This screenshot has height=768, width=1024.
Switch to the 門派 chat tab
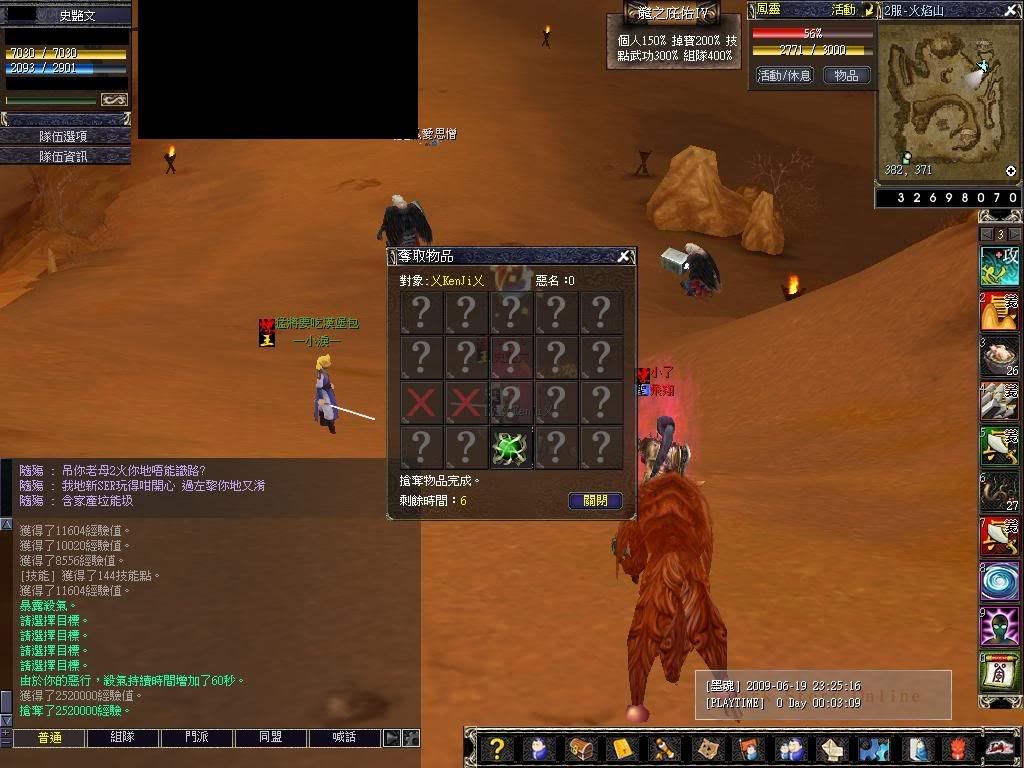coord(197,738)
